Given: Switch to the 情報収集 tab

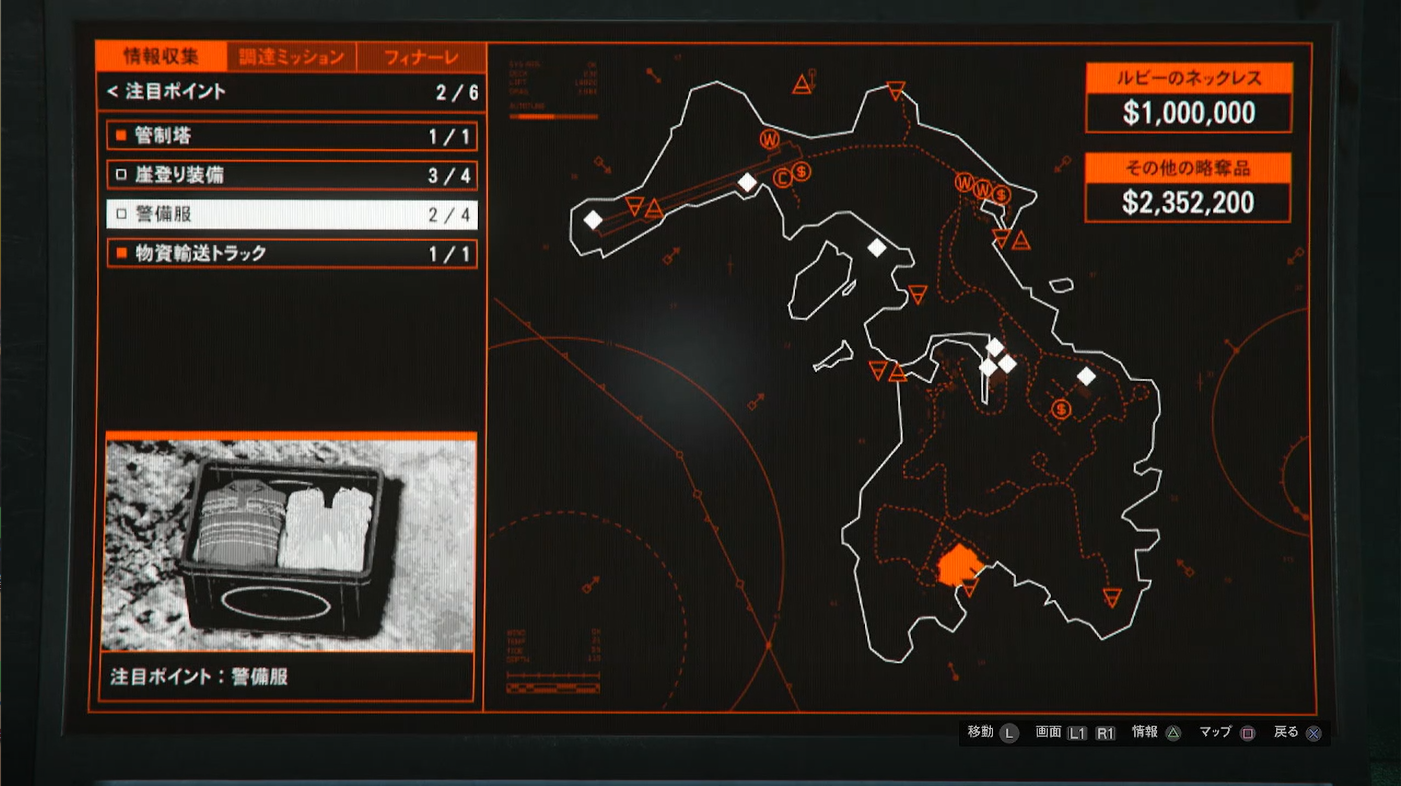Looking at the screenshot, I should (161, 56).
